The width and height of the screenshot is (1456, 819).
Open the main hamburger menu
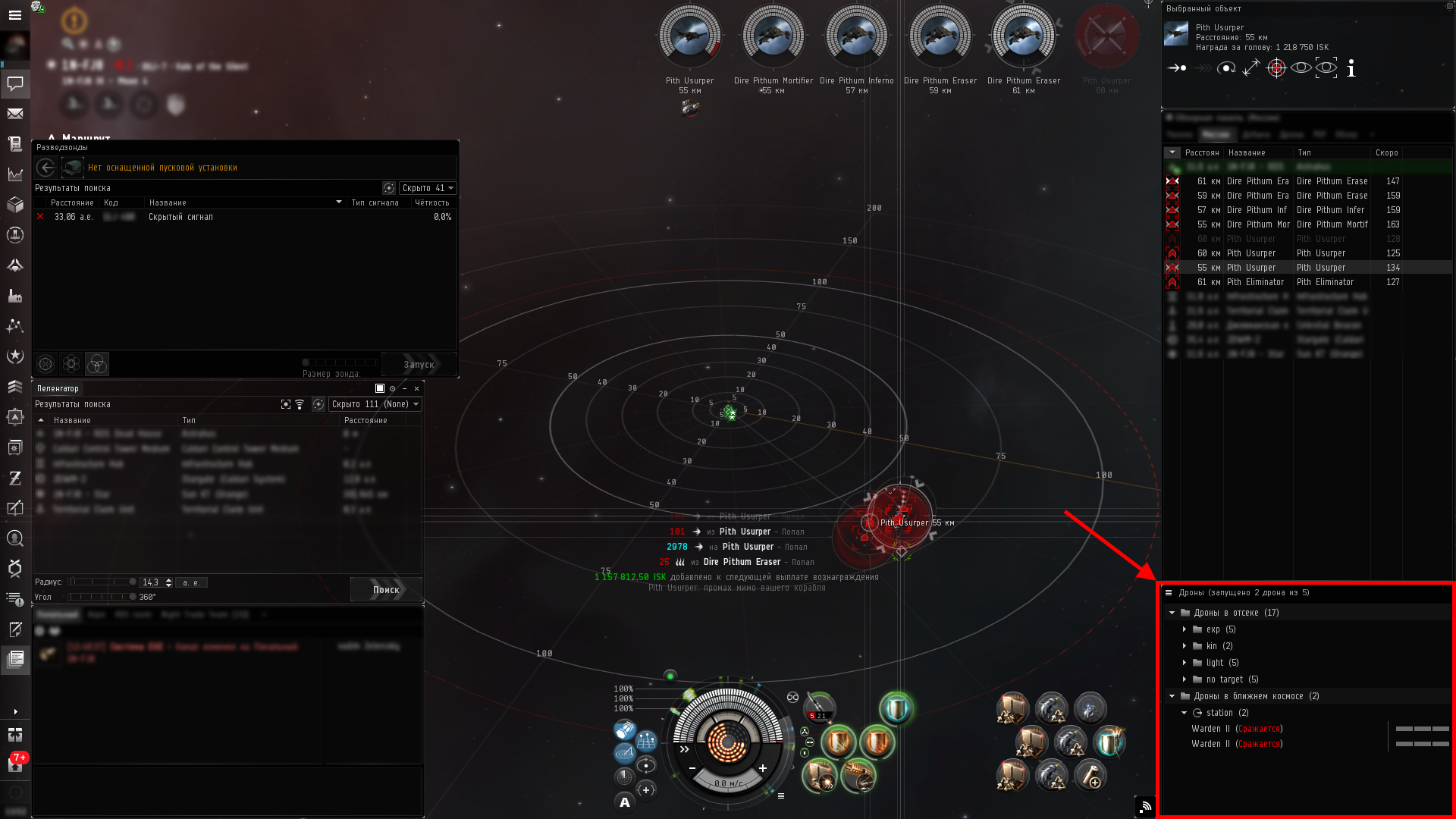[x=15, y=15]
